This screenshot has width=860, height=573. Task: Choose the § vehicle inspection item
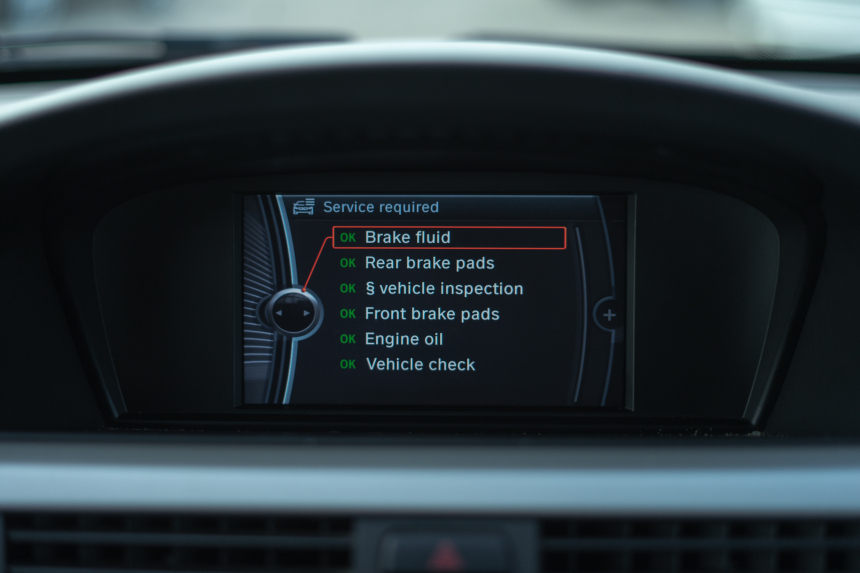[x=443, y=289]
